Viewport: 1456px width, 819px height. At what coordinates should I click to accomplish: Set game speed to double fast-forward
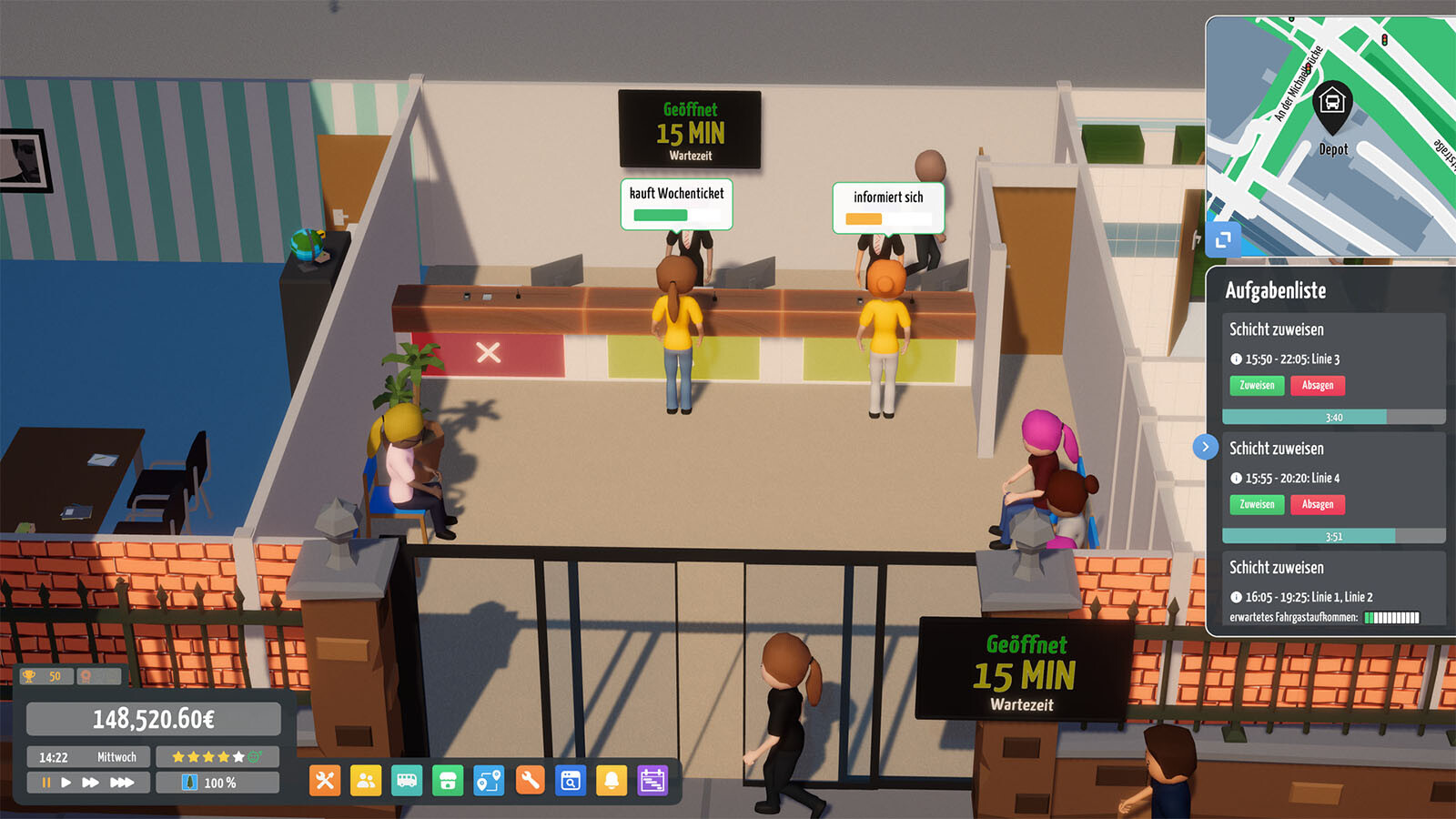90,783
